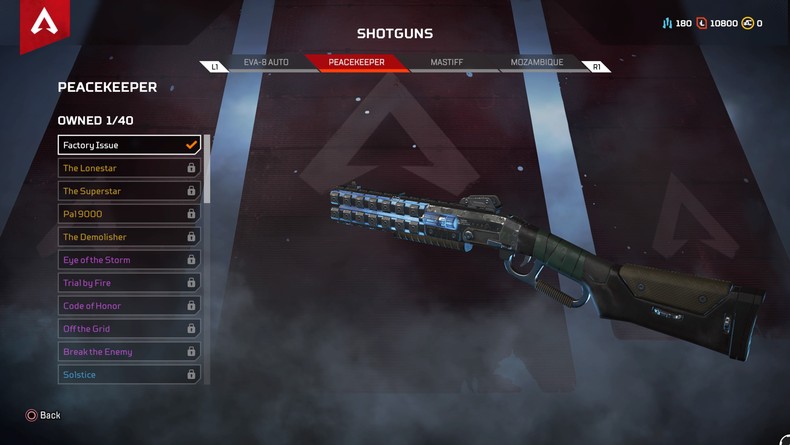The image size is (790, 445).
Task: Select the Break the Enemy skin
Action: pos(129,352)
